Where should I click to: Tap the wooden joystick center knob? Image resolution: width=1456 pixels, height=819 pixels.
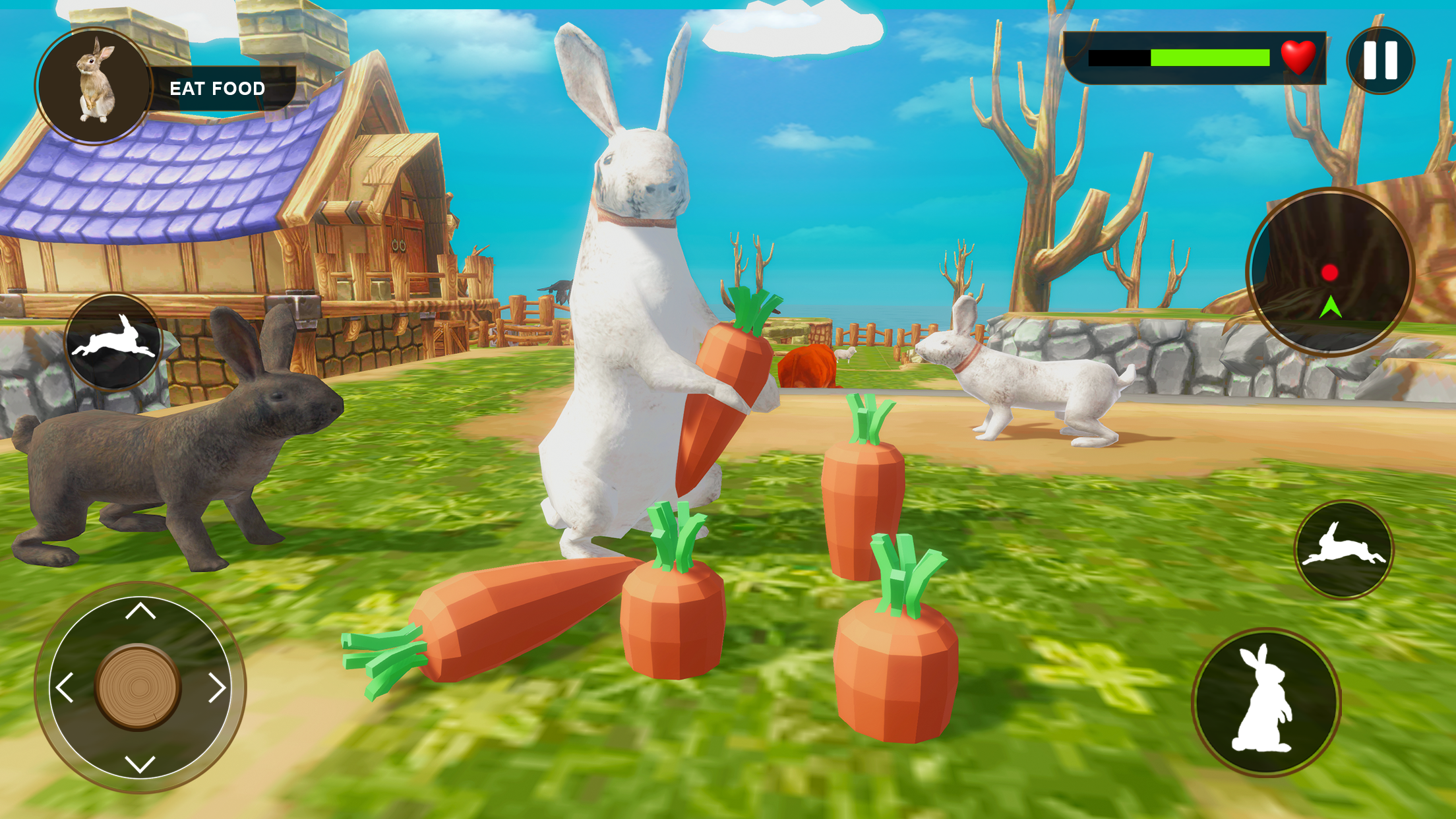(x=138, y=686)
